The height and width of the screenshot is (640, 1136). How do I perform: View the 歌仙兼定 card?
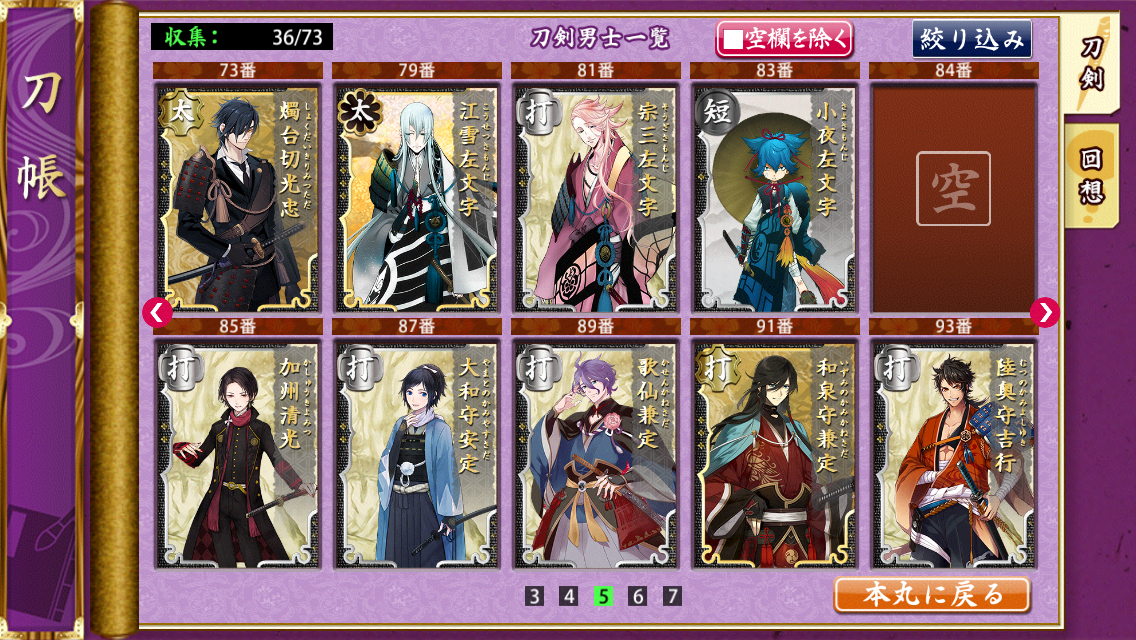[x=596, y=454]
